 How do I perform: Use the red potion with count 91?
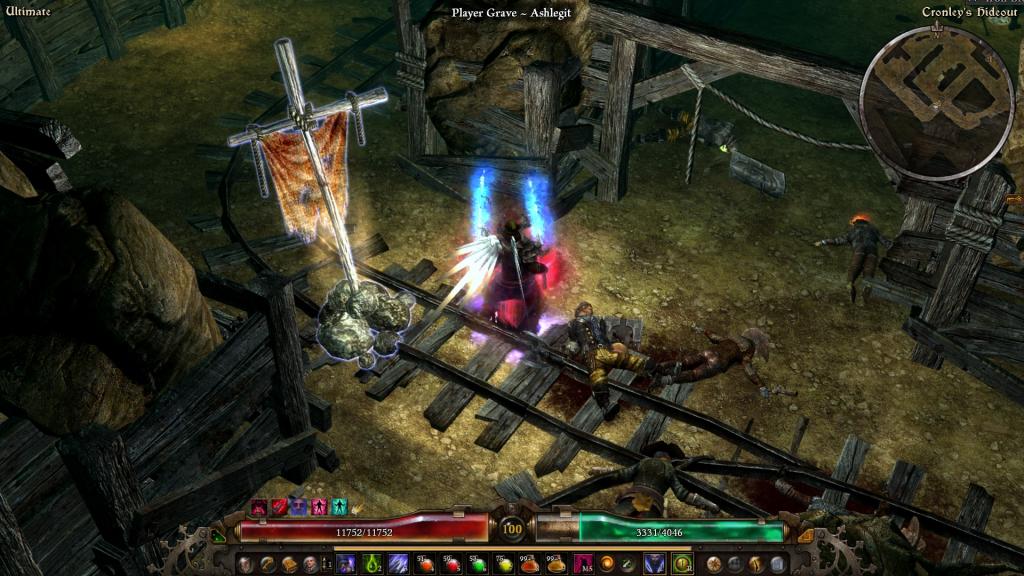(x=425, y=564)
